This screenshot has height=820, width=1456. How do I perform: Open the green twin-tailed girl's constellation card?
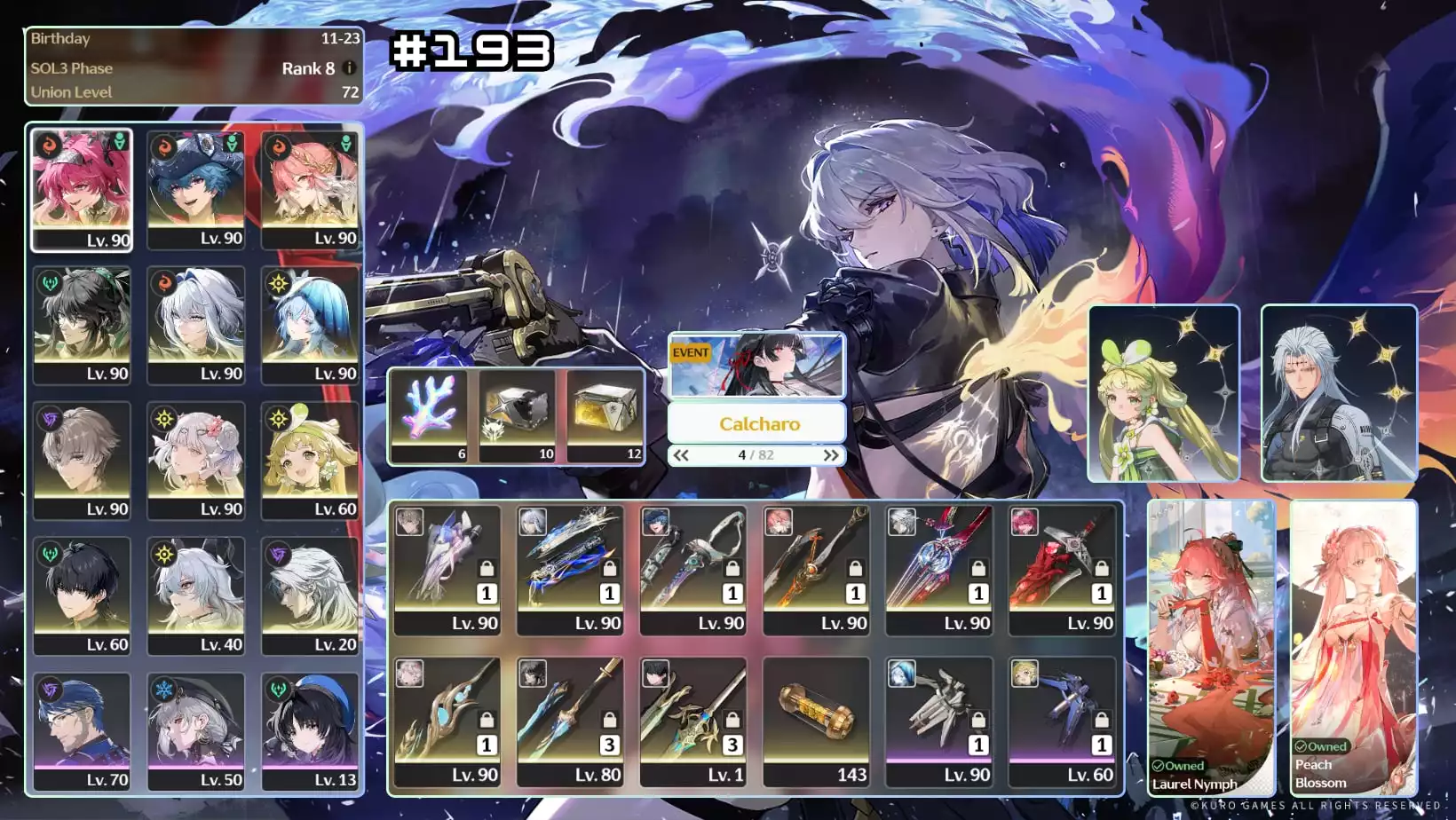click(x=1163, y=393)
